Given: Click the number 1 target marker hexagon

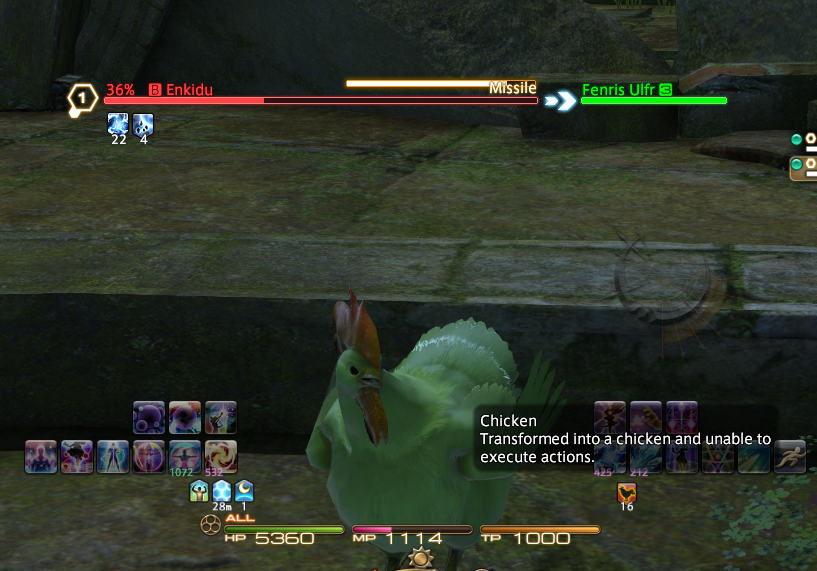Looking at the screenshot, I should pos(81,98).
